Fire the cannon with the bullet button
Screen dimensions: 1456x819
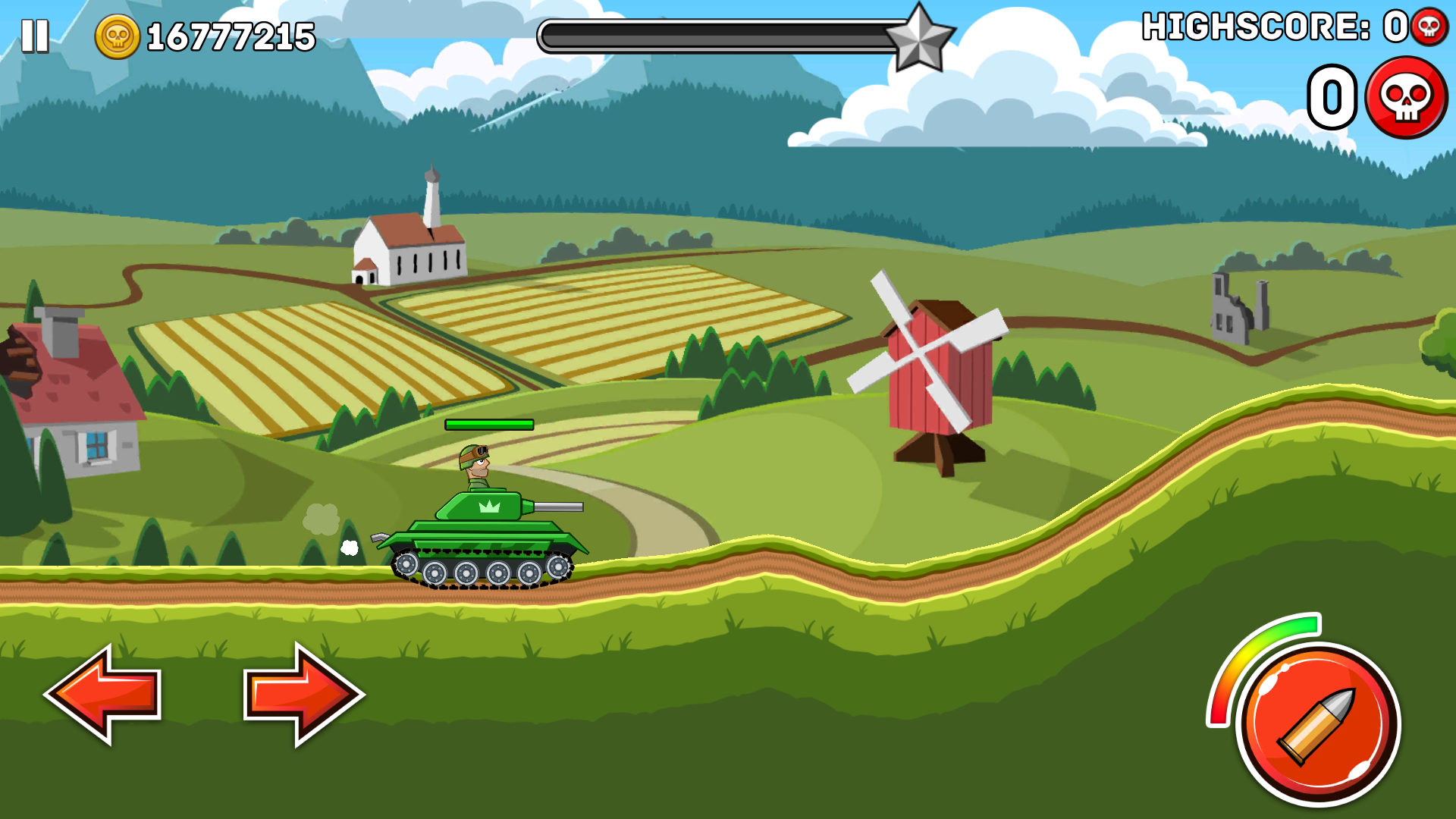click(1318, 724)
